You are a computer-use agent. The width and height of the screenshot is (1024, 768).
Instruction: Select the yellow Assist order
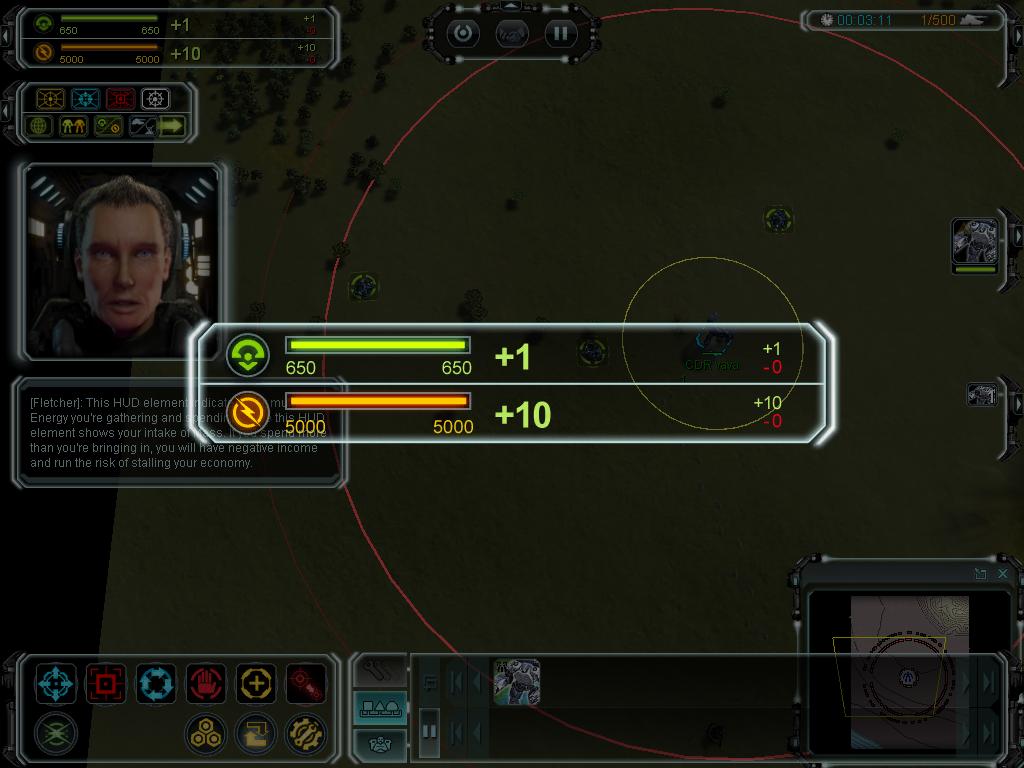tap(256, 684)
